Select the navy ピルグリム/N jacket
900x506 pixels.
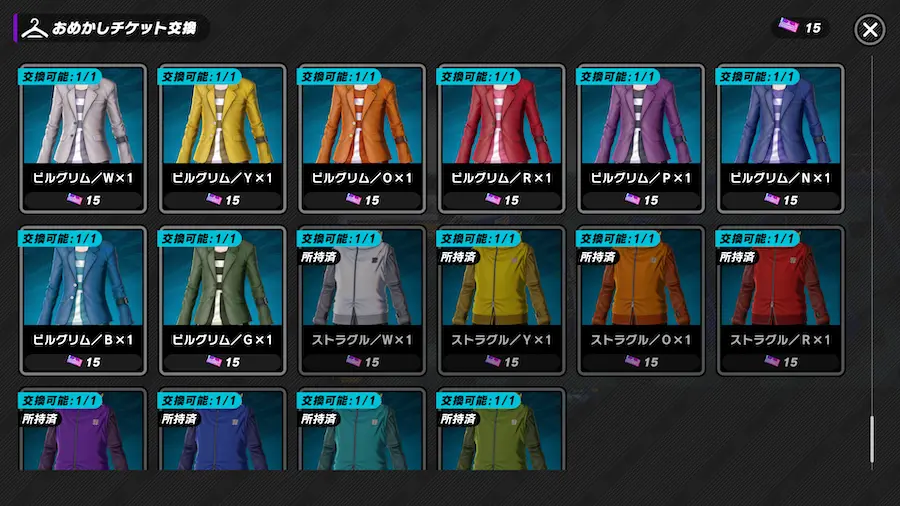(x=782, y=138)
